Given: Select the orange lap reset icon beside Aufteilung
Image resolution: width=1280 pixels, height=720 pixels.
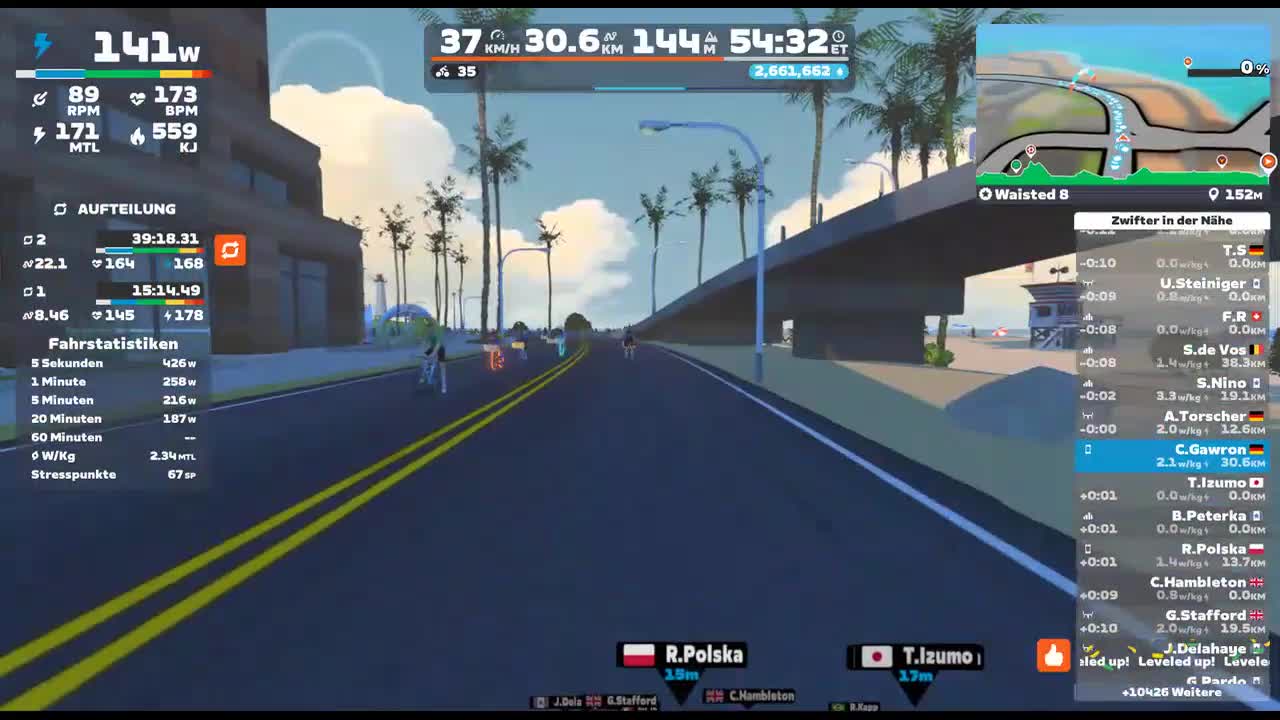Looking at the screenshot, I should pos(230,252).
